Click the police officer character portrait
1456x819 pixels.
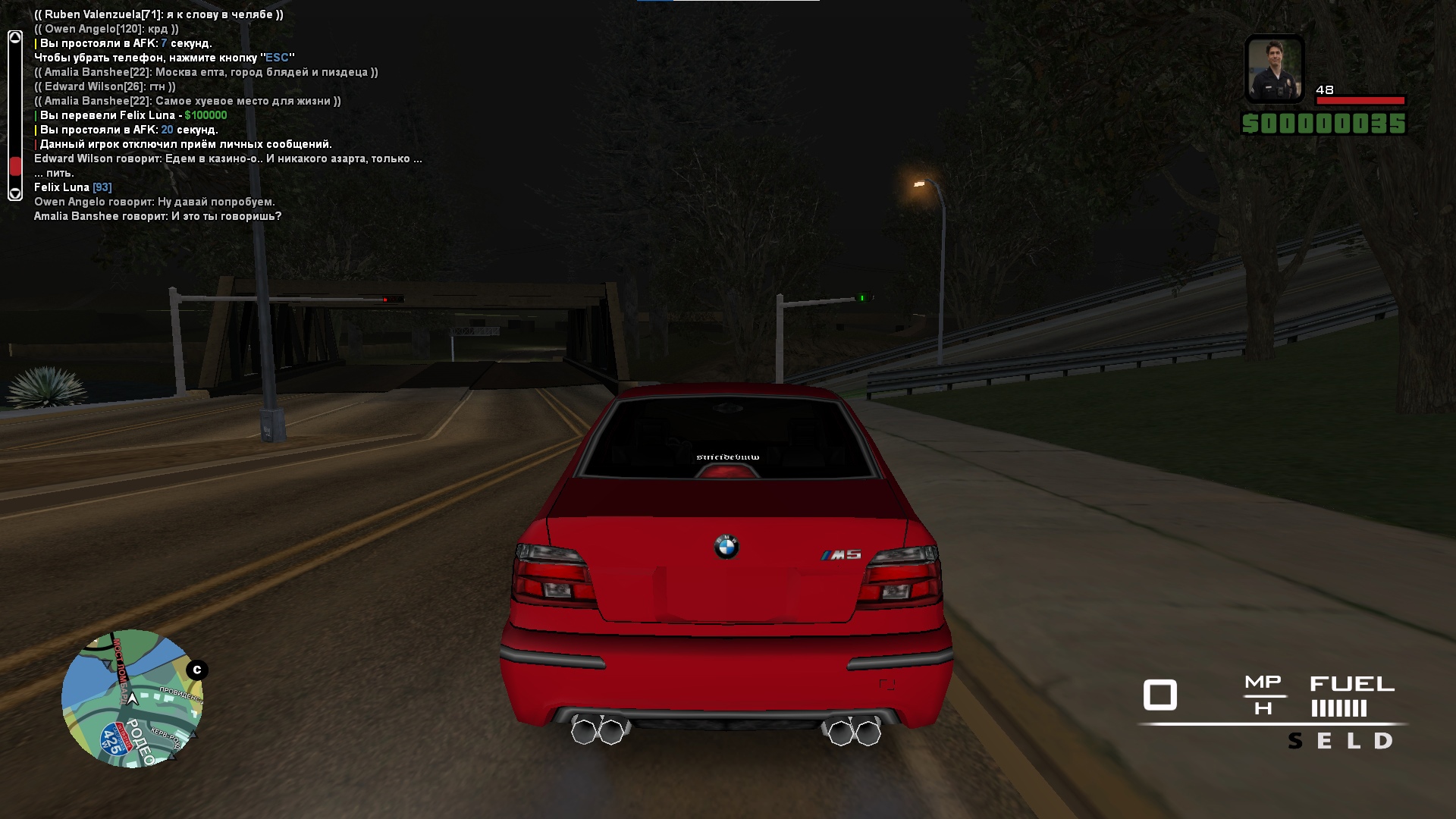click(x=1275, y=69)
